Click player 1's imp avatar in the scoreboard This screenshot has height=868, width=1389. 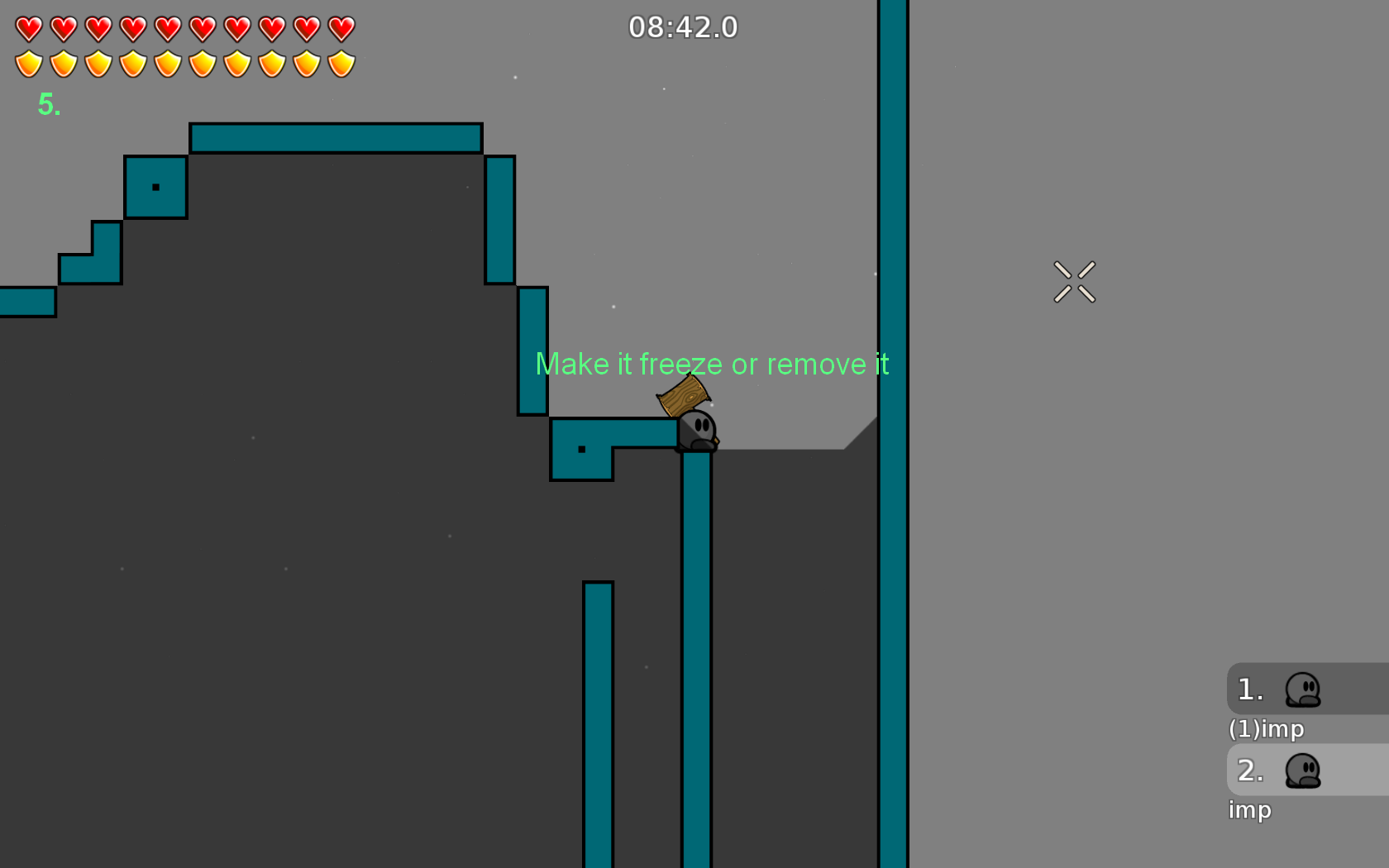[1302, 689]
